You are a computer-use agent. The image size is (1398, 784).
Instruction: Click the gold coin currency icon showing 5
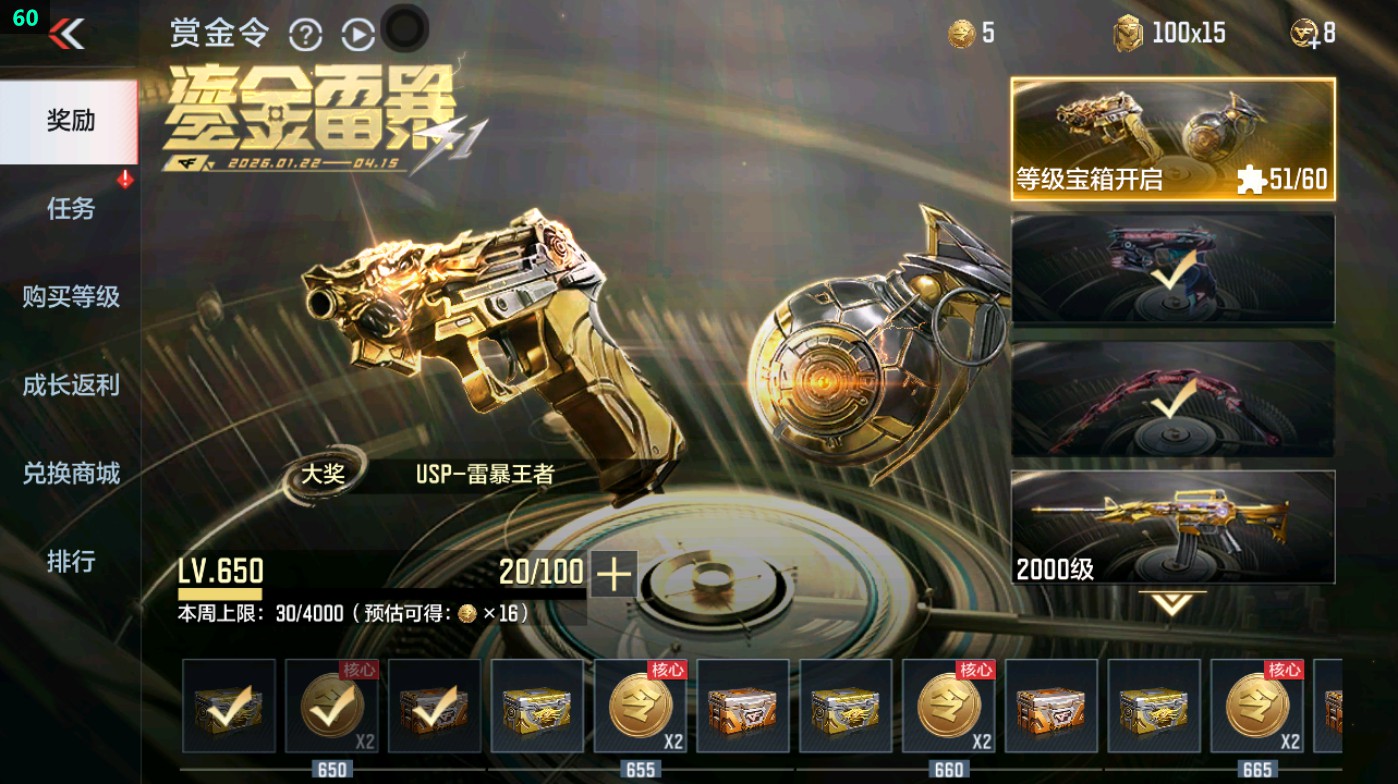coord(961,32)
